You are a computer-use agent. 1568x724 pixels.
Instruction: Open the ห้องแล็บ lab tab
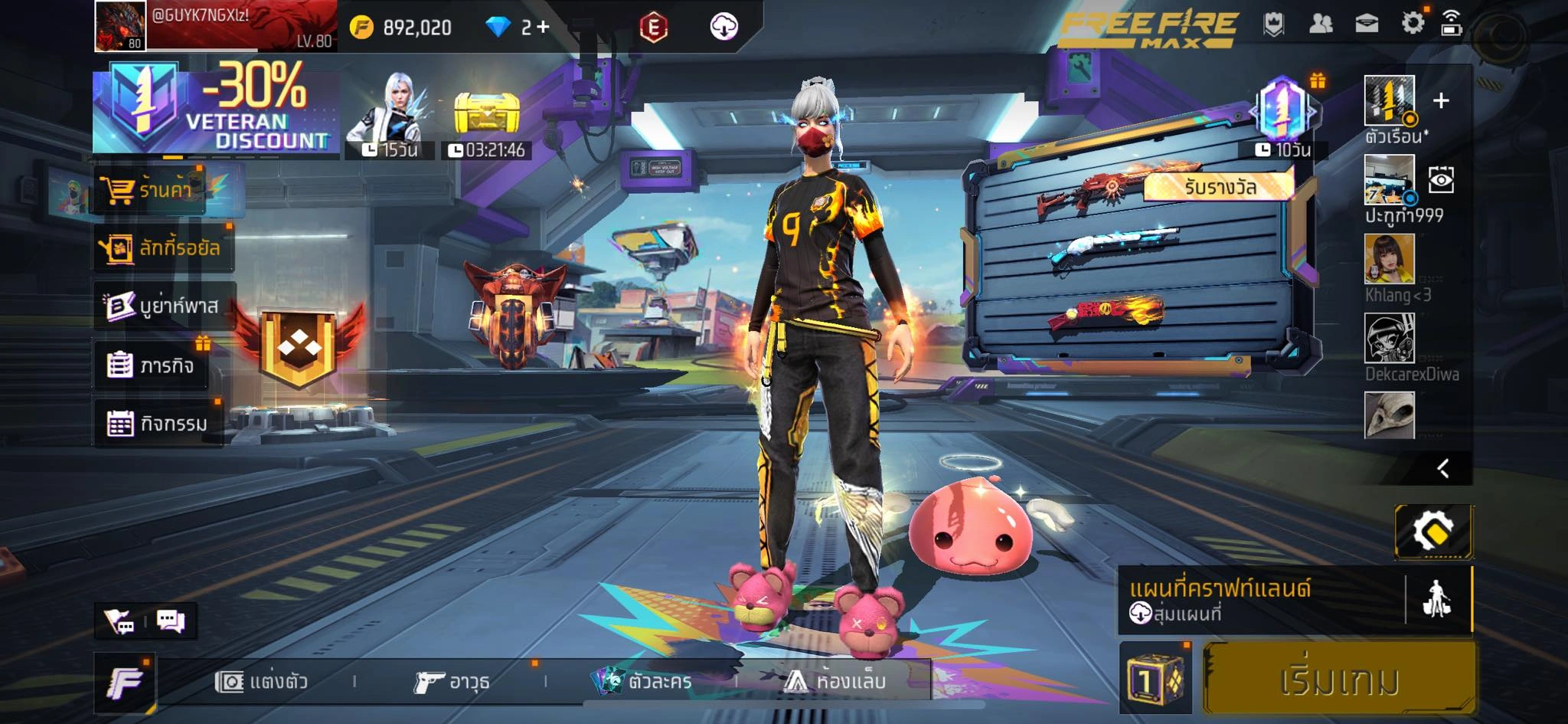(835, 681)
